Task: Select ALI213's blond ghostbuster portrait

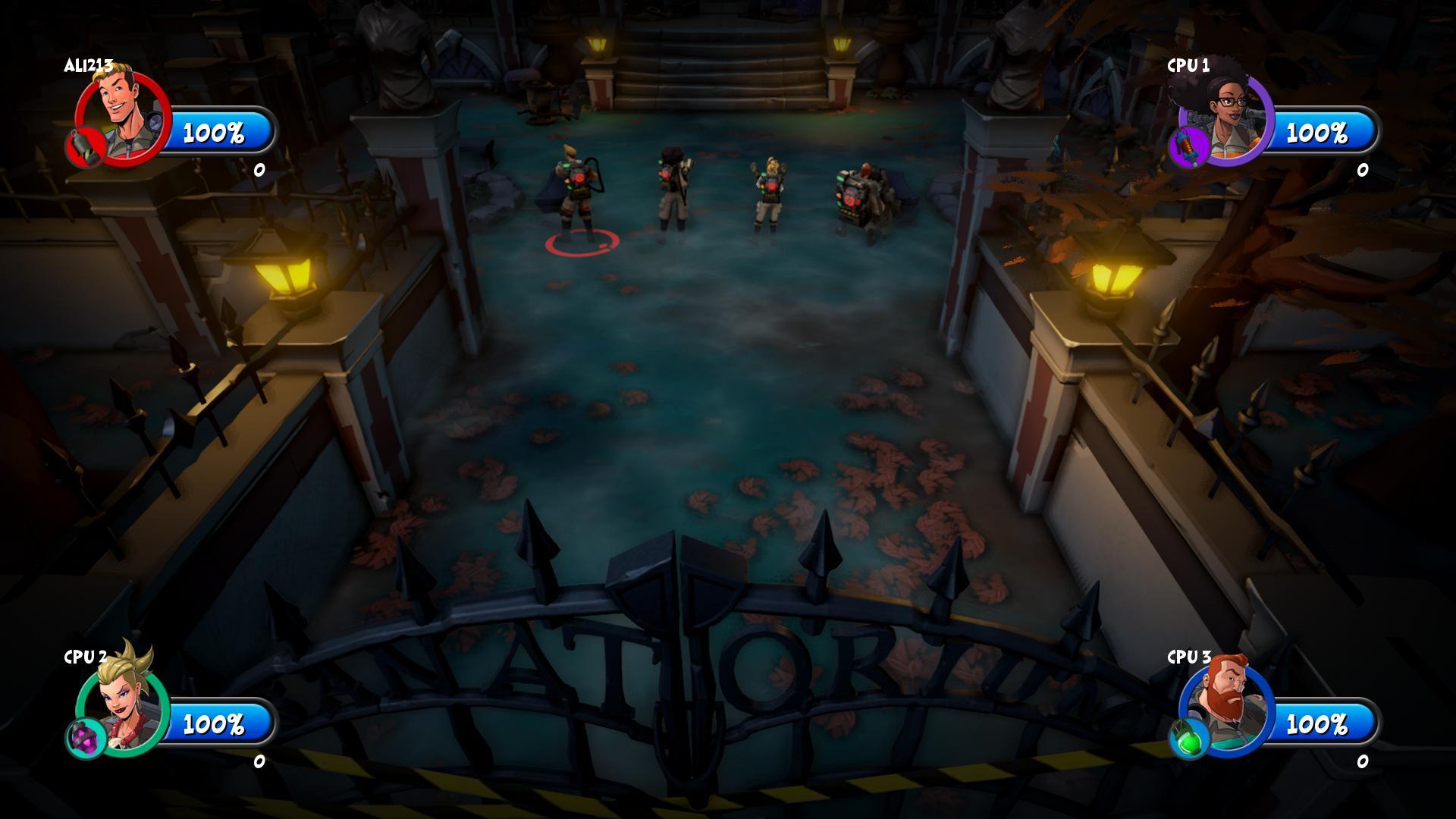Action: coord(124,115)
